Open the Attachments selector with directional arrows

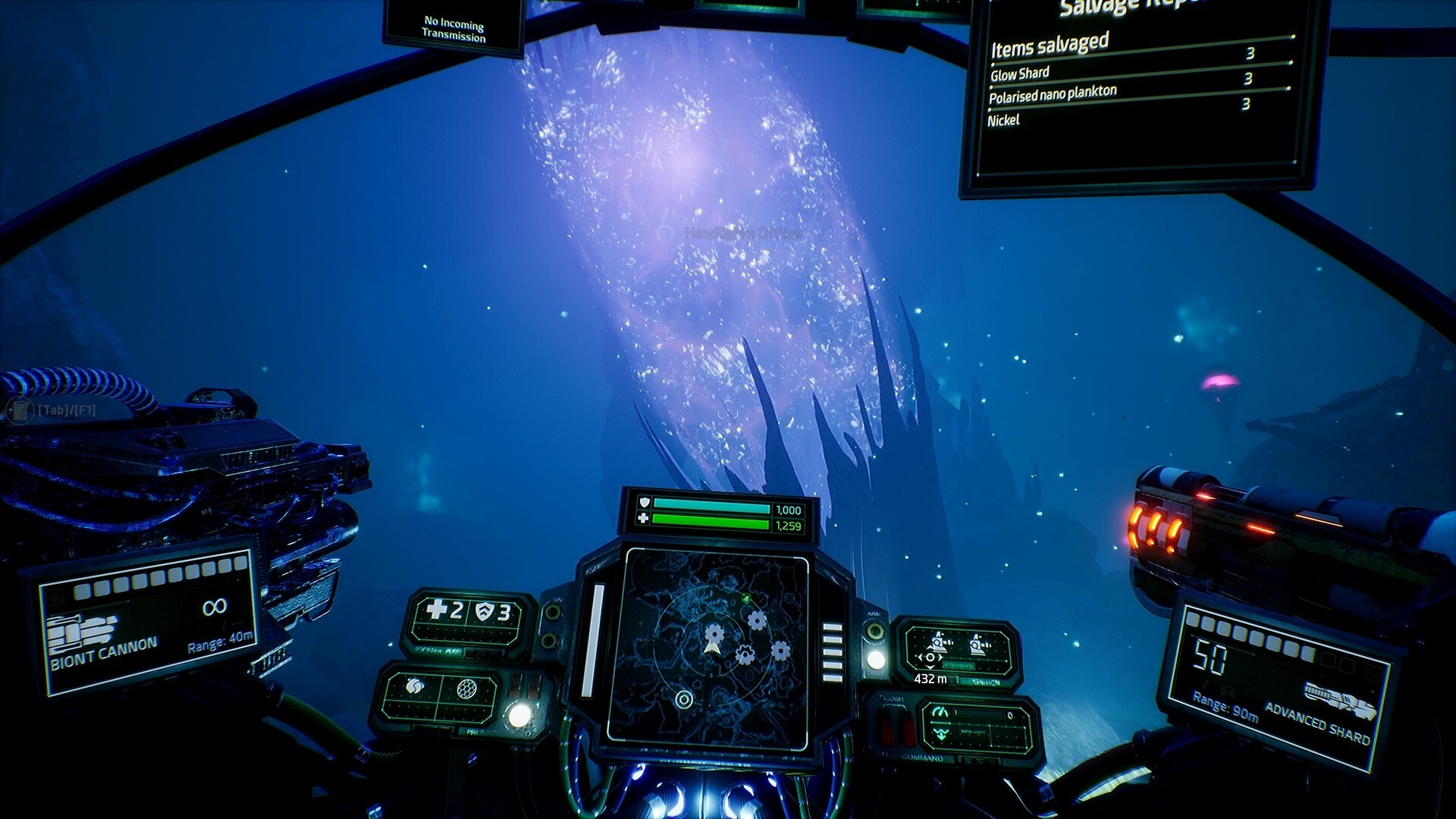(x=930, y=658)
